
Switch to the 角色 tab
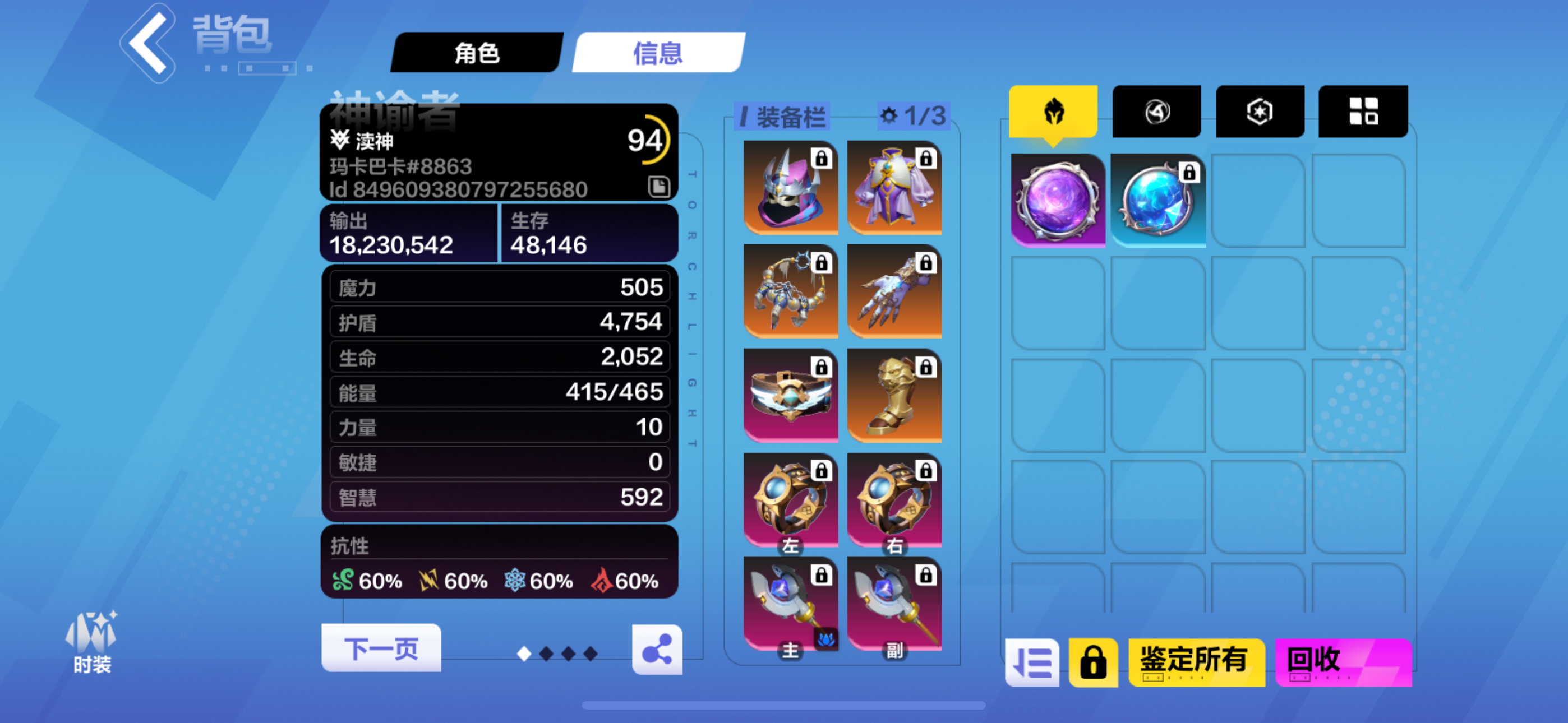click(478, 54)
